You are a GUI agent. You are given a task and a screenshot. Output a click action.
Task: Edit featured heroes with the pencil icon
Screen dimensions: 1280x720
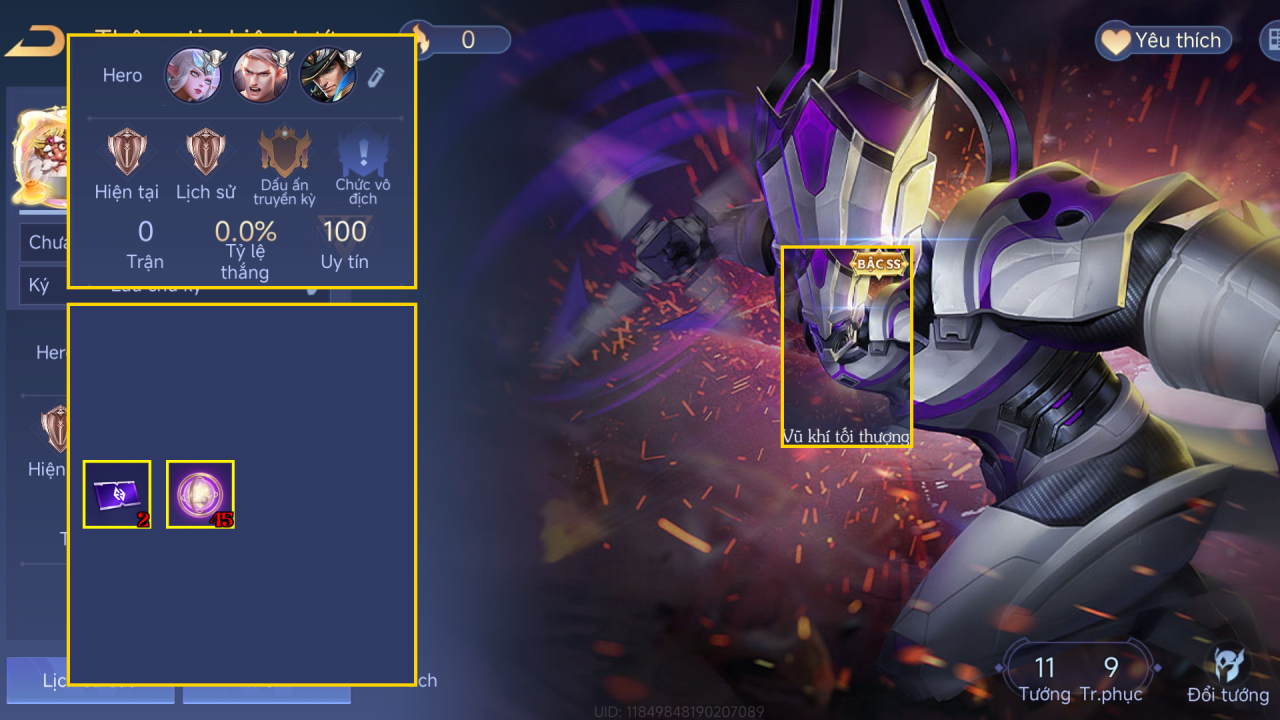tap(375, 77)
